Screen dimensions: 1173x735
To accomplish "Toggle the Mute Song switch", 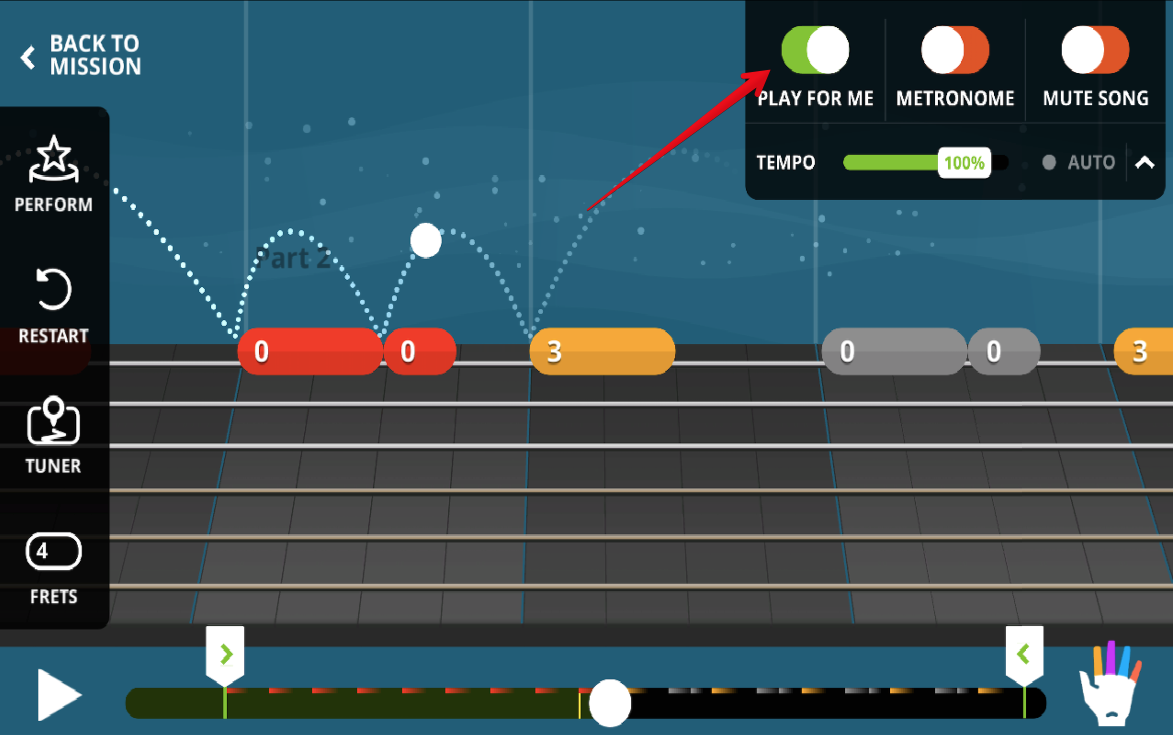I will (x=1095, y=50).
